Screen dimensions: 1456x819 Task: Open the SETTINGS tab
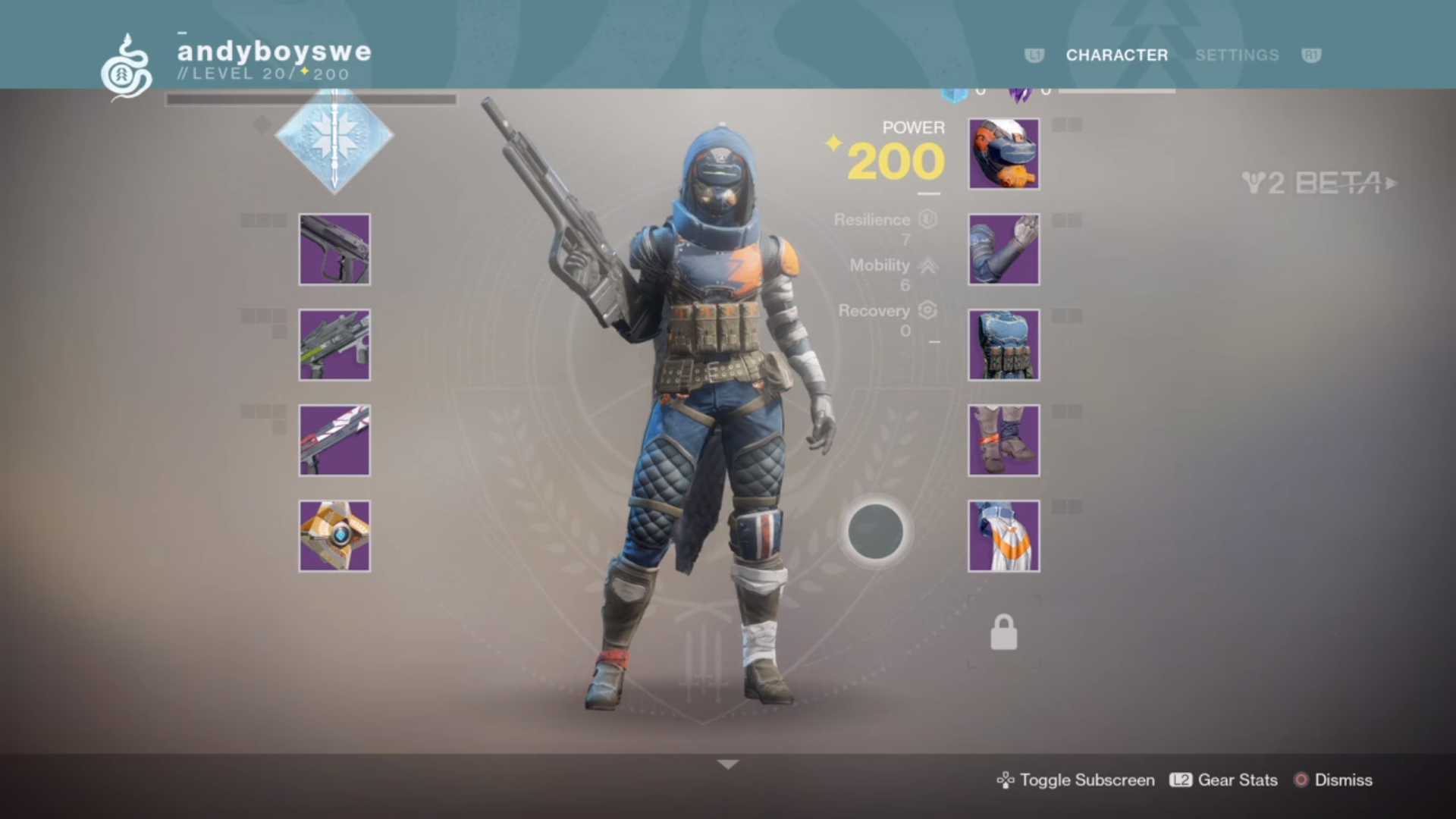coord(1236,55)
